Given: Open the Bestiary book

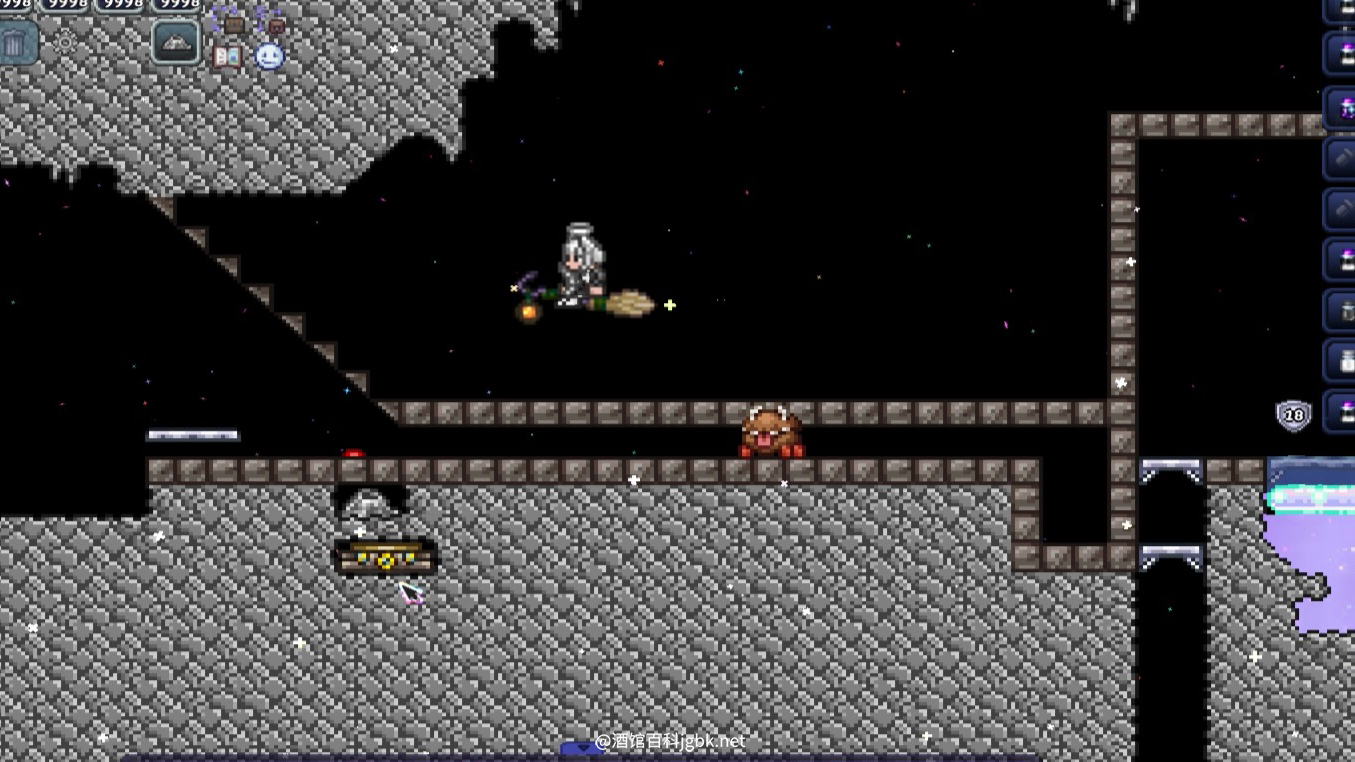Looking at the screenshot, I should [227, 56].
